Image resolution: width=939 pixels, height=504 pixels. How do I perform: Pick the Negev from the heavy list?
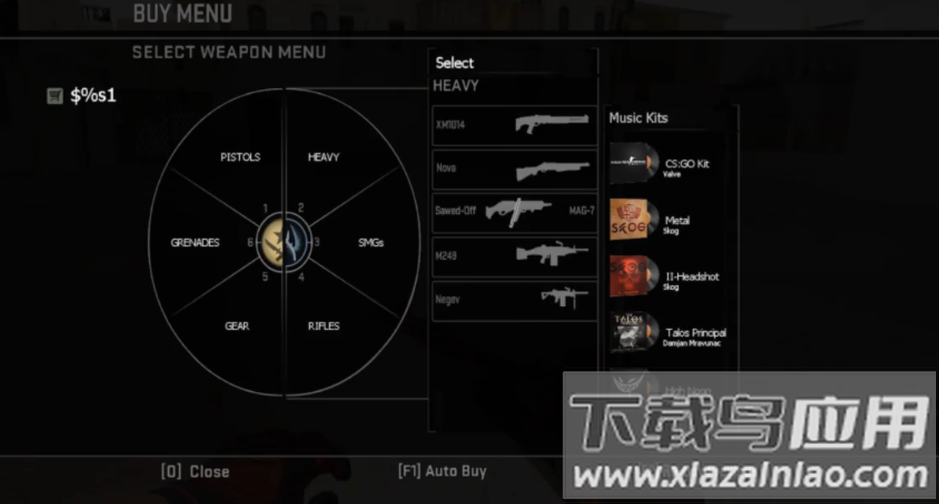(x=514, y=298)
